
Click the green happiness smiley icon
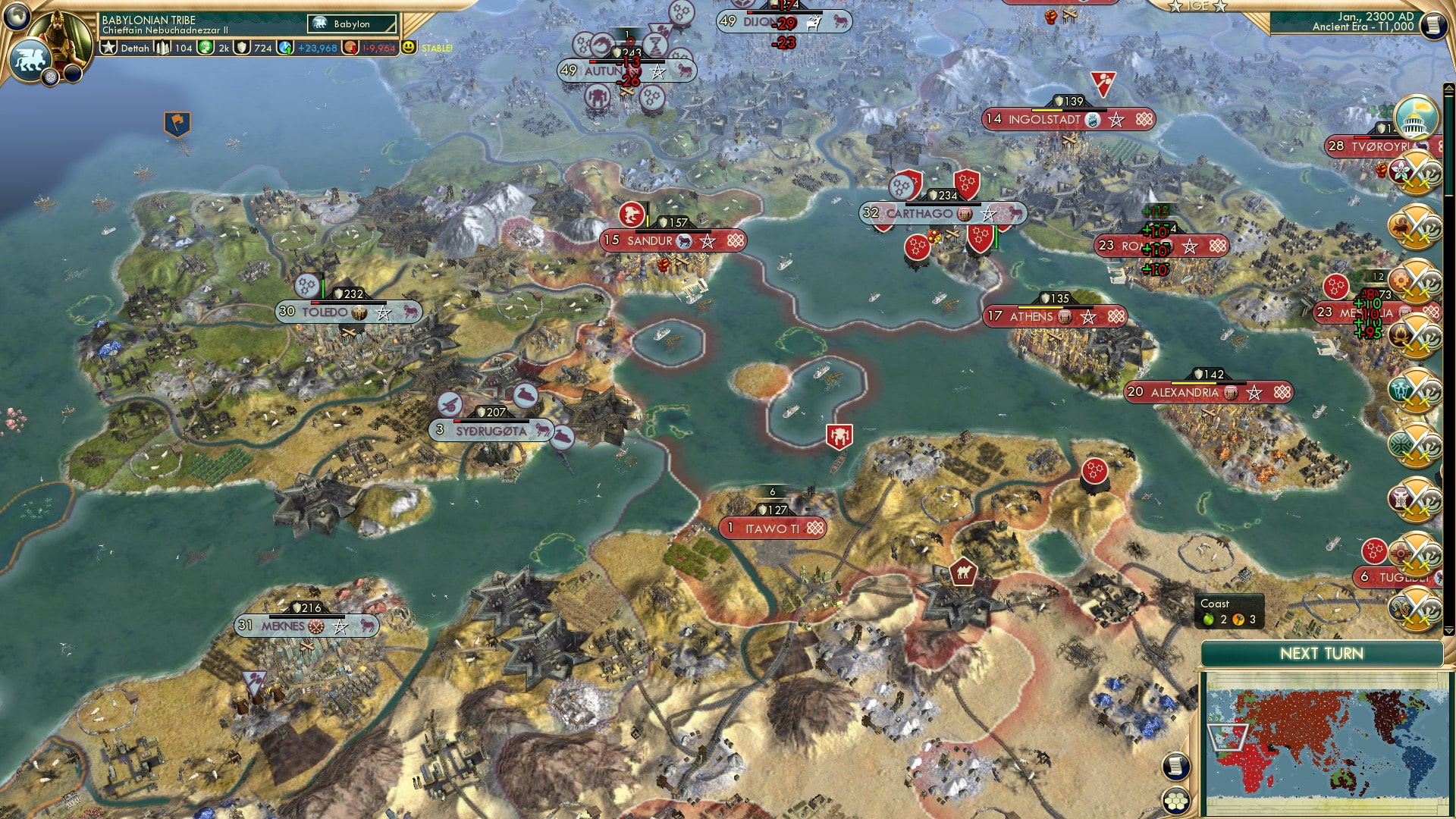coord(409,48)
